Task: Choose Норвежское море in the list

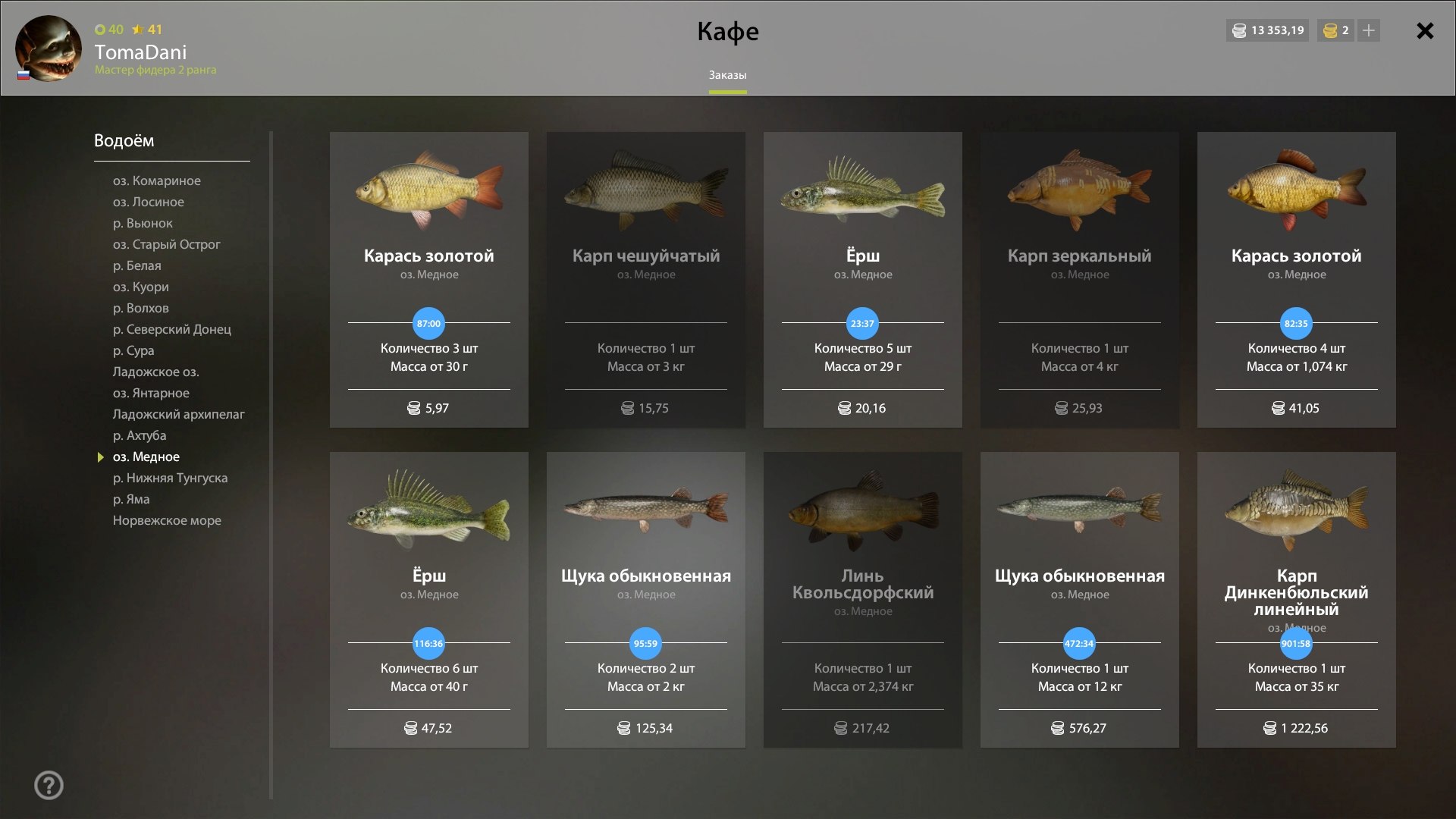Action: coord(167,520)
